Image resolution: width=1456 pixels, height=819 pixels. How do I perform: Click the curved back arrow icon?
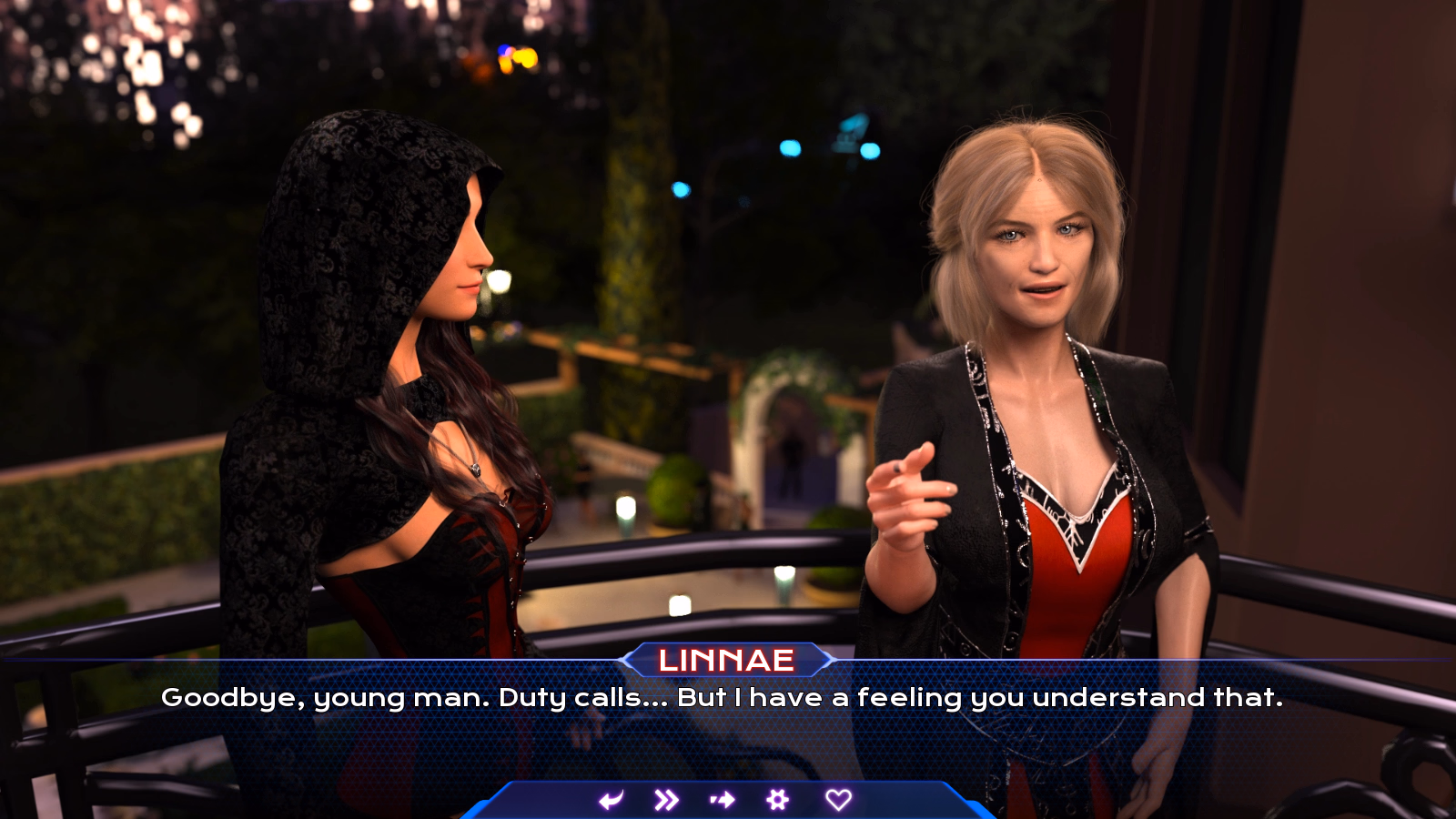(612, 800)
